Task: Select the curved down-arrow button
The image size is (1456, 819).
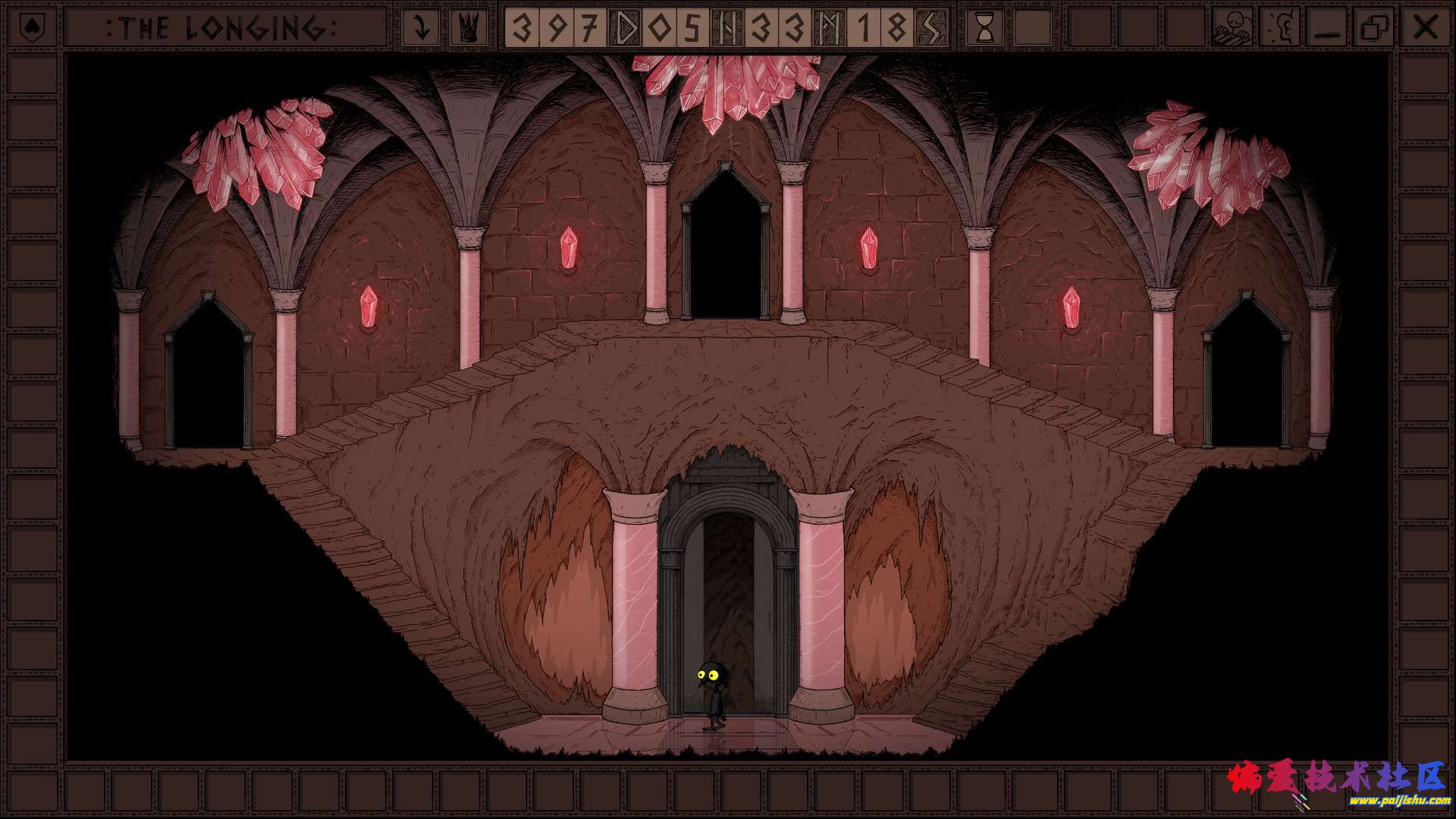Action: [420, 28]
